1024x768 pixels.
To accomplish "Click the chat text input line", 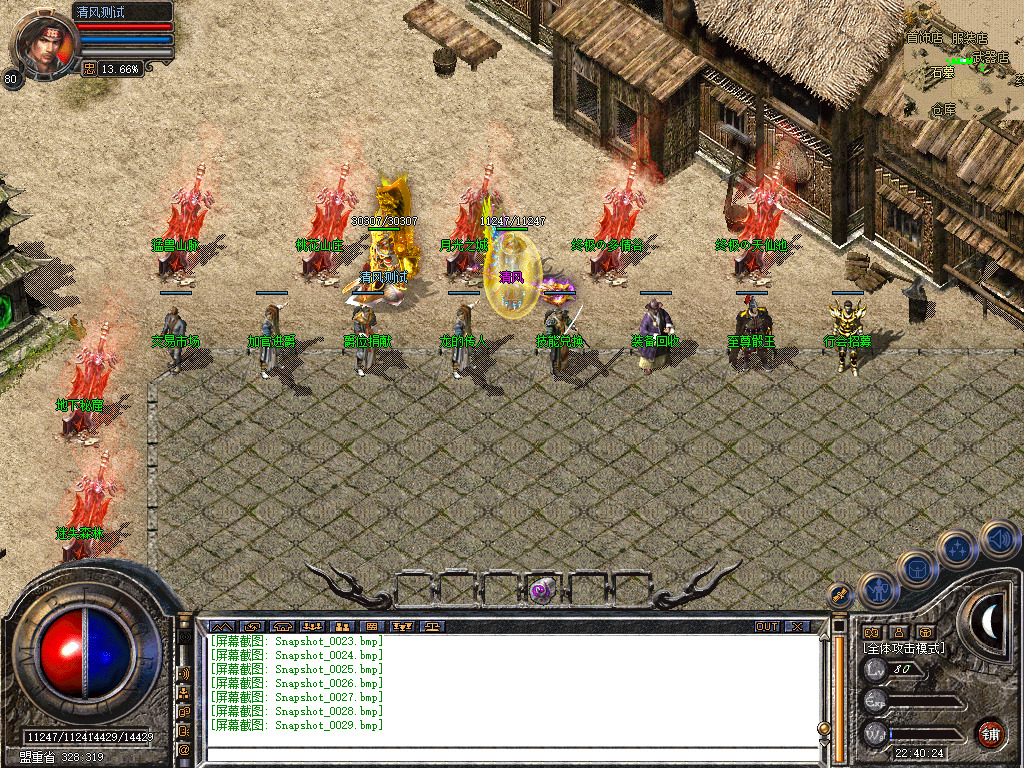I will (510, 753).
